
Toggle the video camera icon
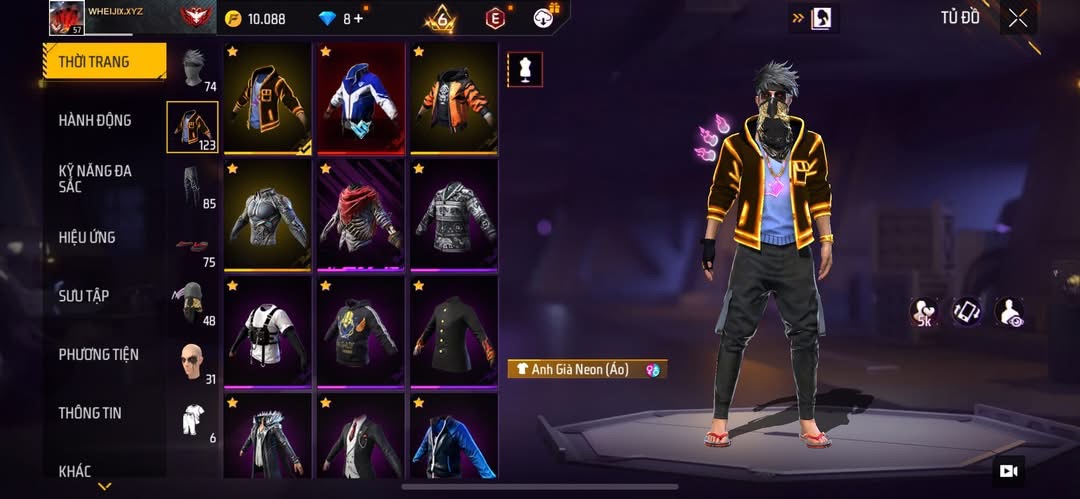coord(1008,471)
